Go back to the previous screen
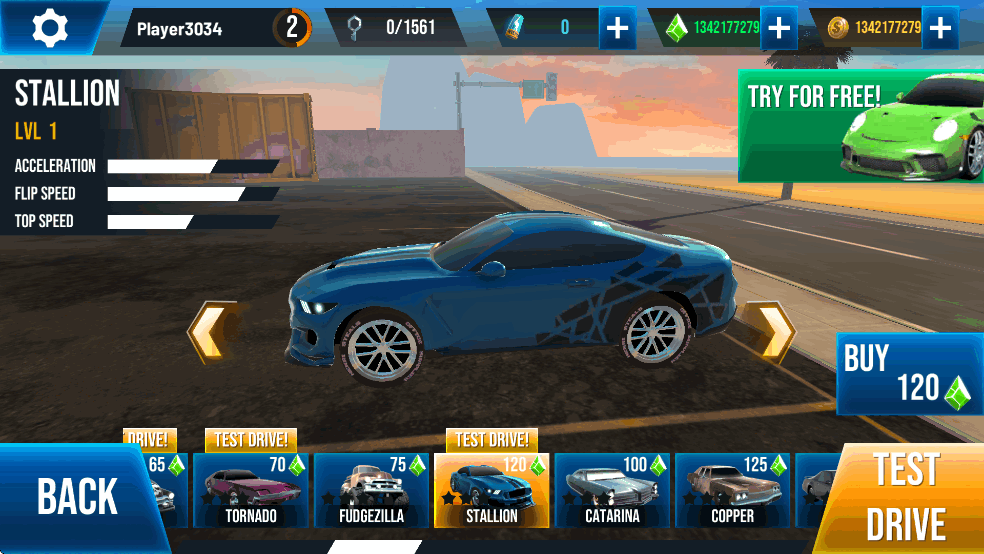 point(77,497)
